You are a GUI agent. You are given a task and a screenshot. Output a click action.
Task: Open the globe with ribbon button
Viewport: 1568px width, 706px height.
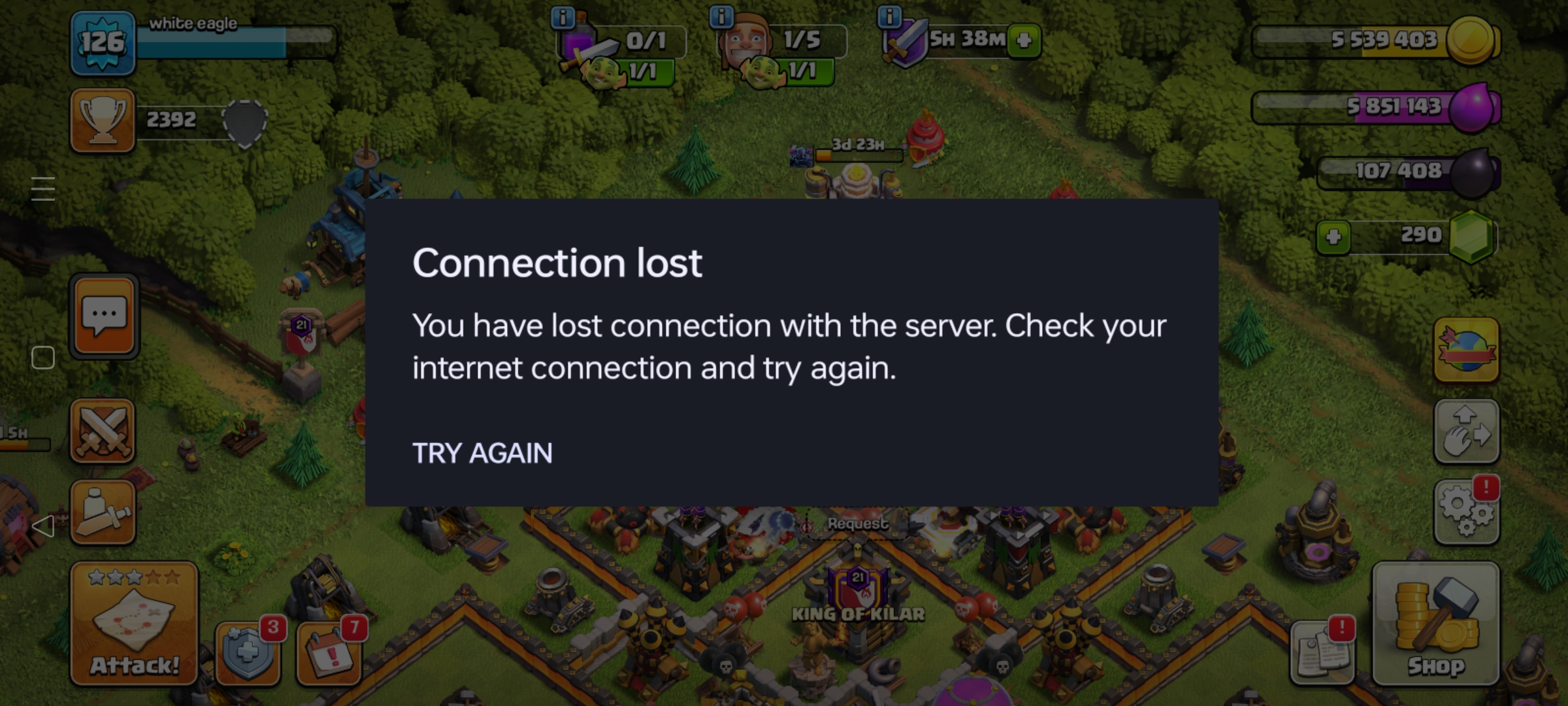(1466, 350)
